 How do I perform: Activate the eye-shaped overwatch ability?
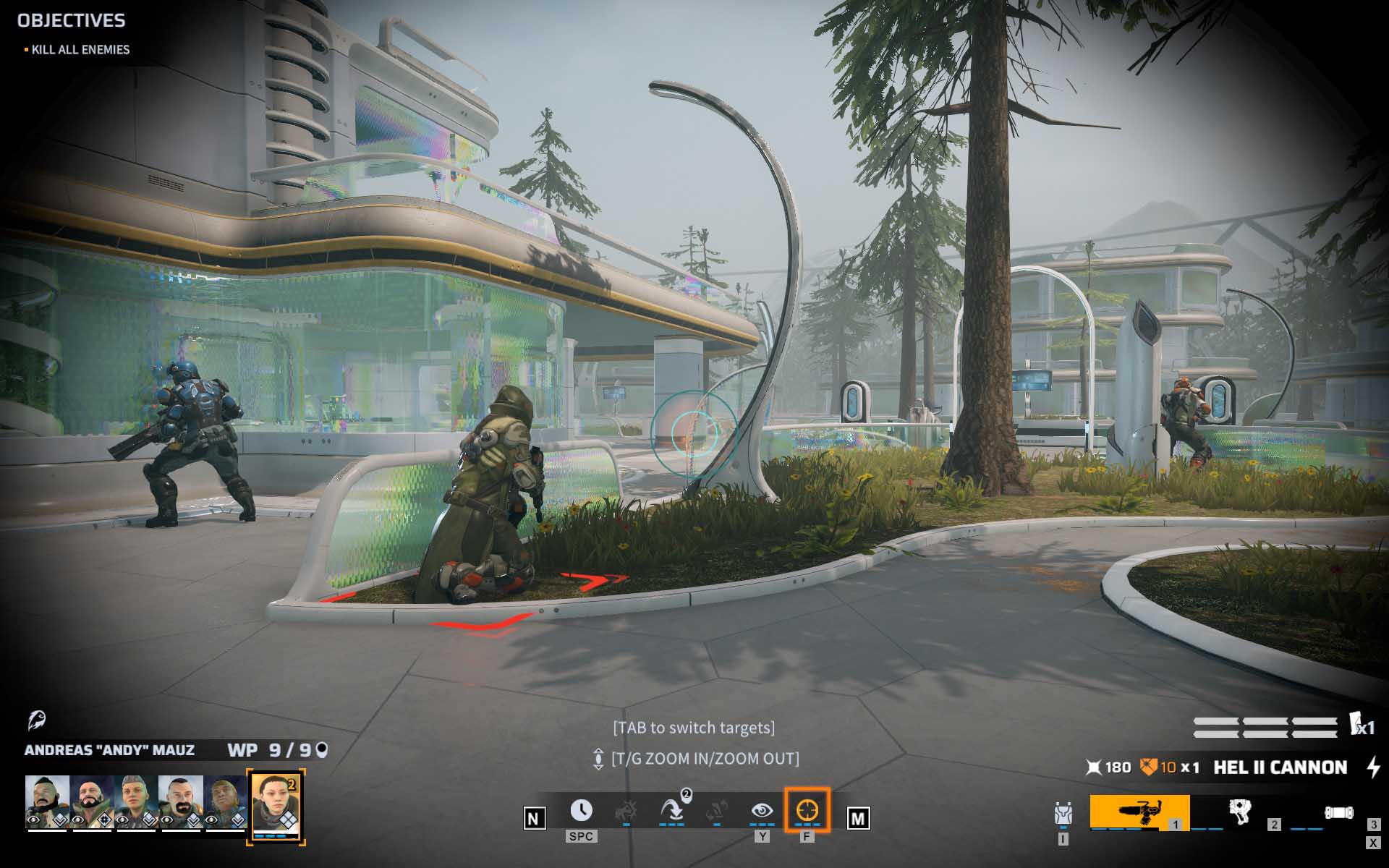[x=761, y=811]
